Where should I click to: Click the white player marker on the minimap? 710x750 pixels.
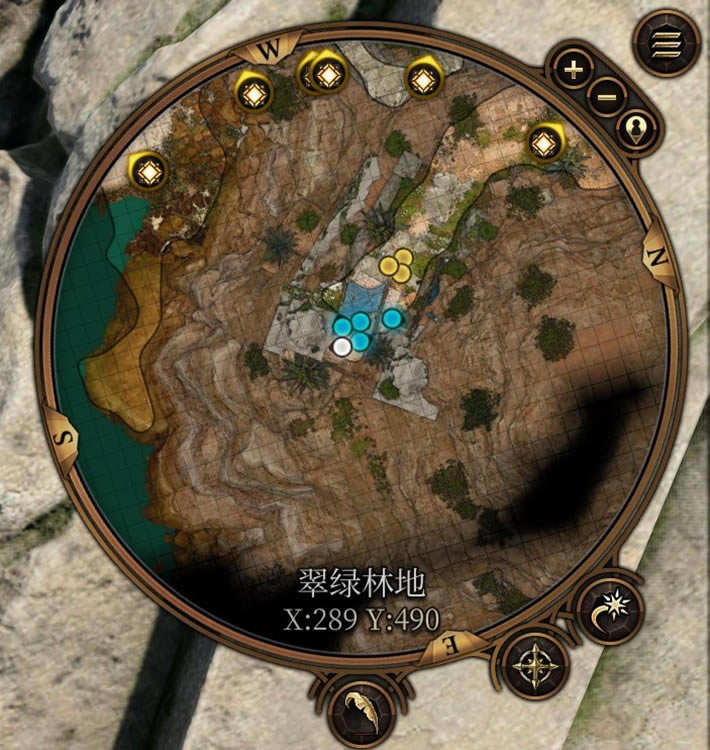click(342, 347)
